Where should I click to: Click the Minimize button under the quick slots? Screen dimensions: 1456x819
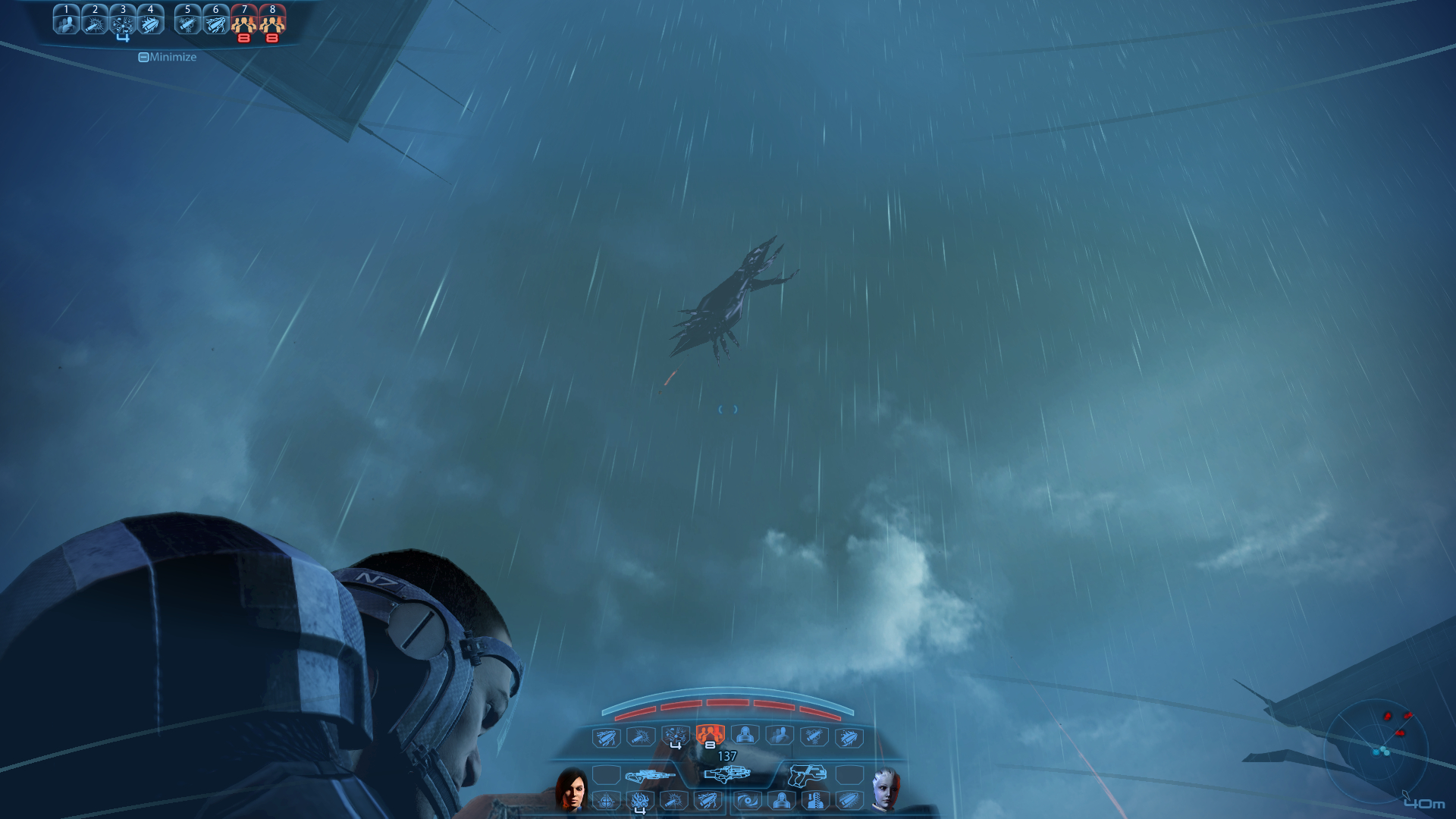tap(167, 57)
